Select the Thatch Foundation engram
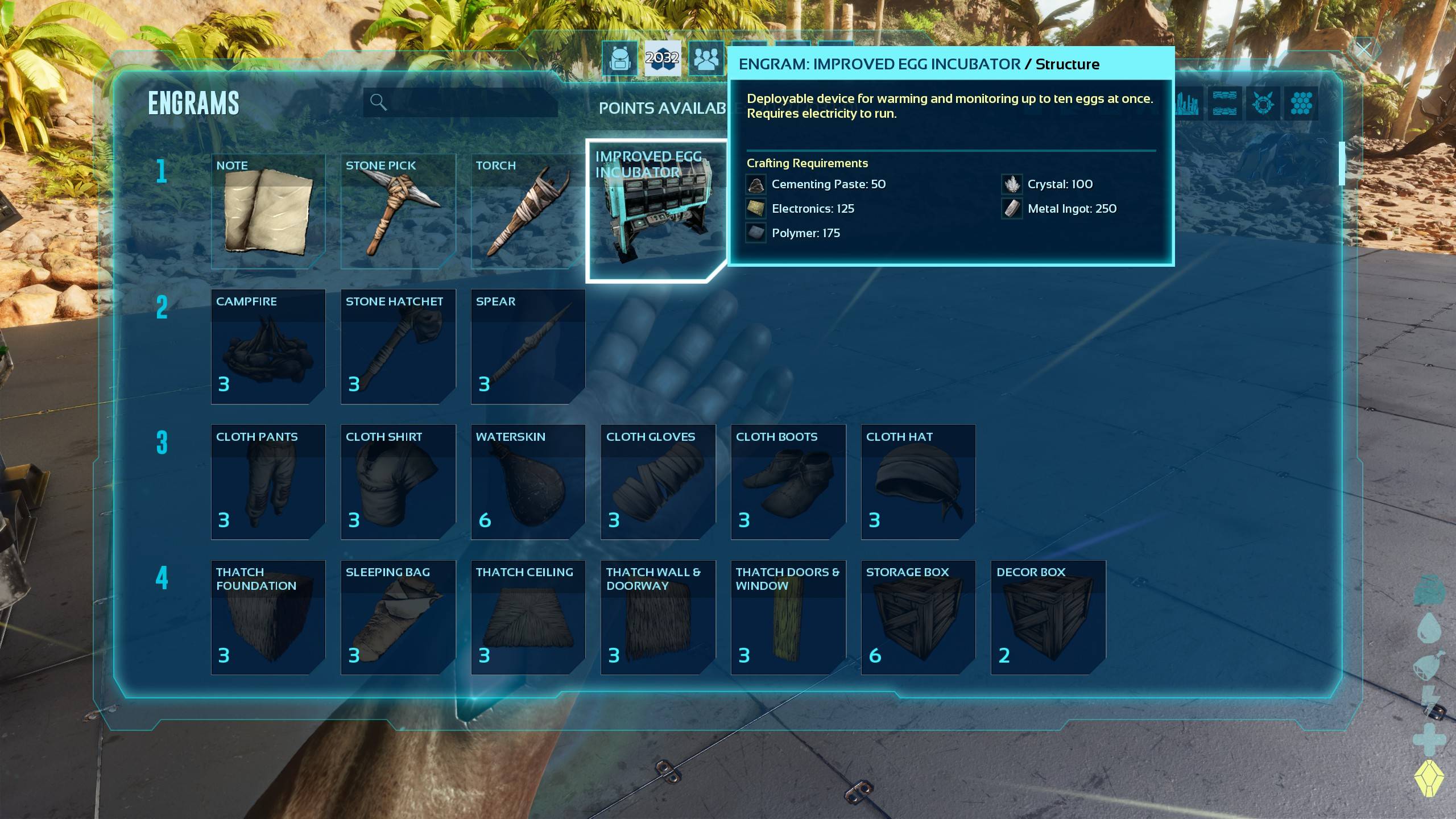The width and height of the screenshot is (1456, 819). [x=267, y=618]
